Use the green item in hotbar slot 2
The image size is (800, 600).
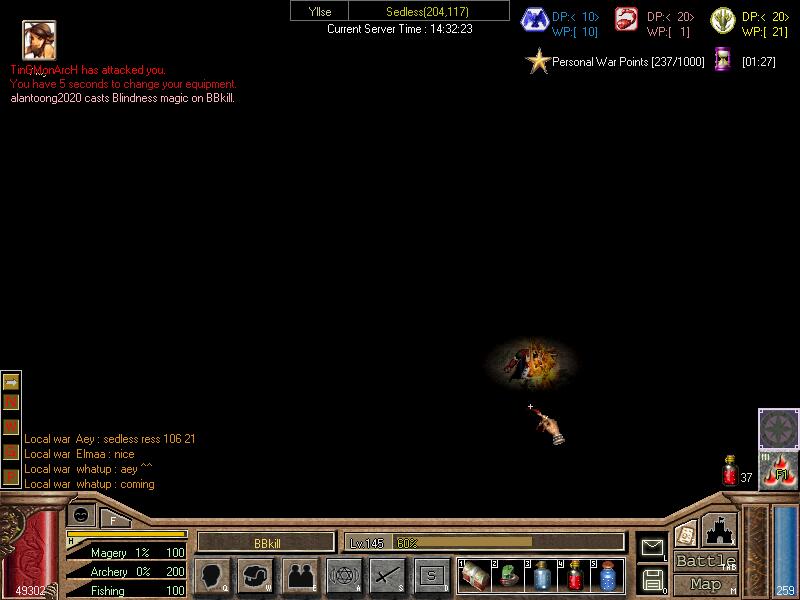pyautogui.click(x=508, y=576)
